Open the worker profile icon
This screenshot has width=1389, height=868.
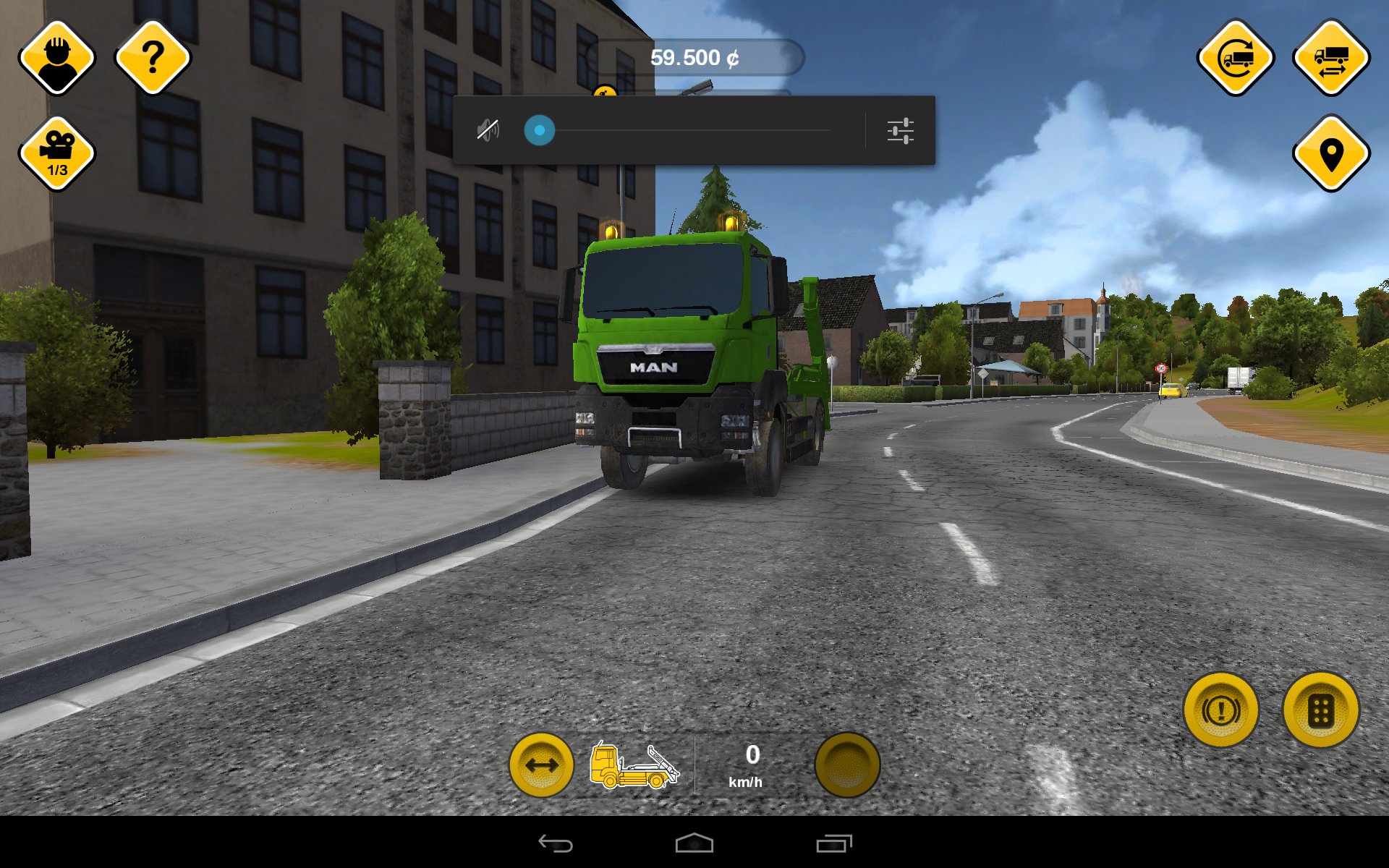(x=57, y=58)
